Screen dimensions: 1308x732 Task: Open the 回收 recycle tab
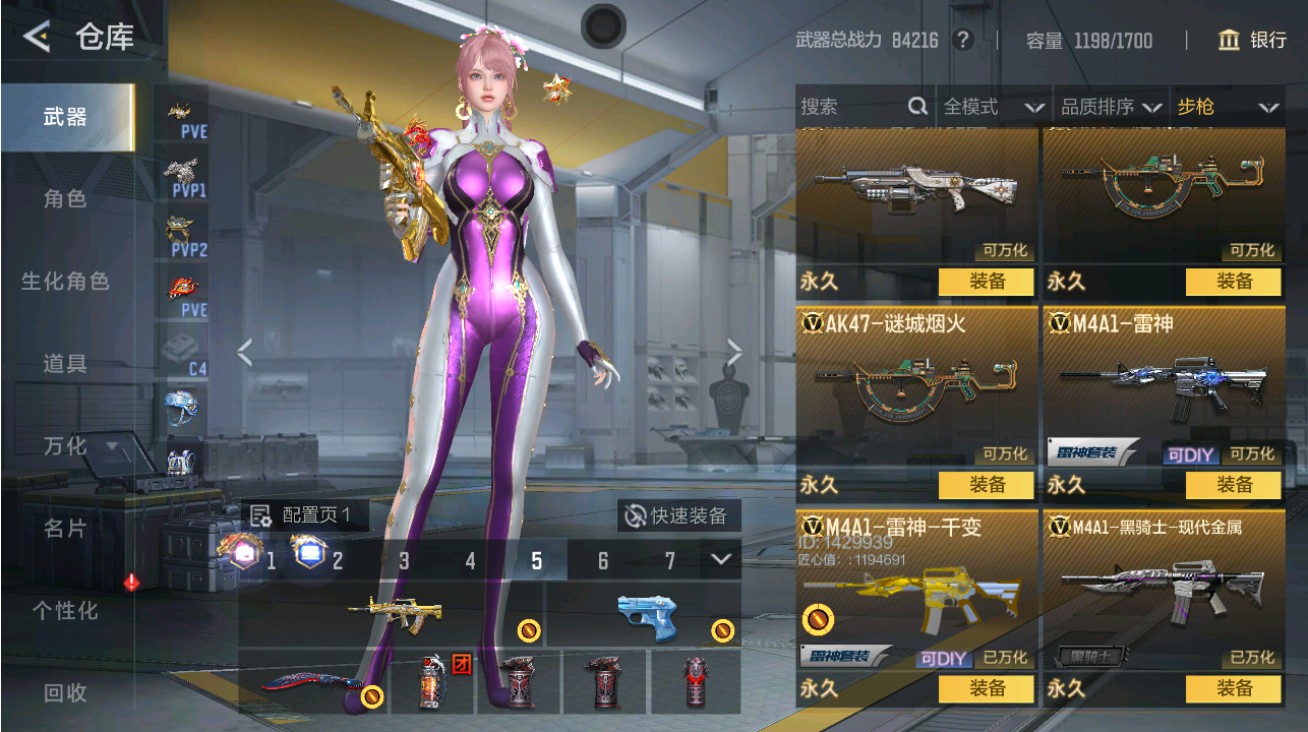click(66, 692)
